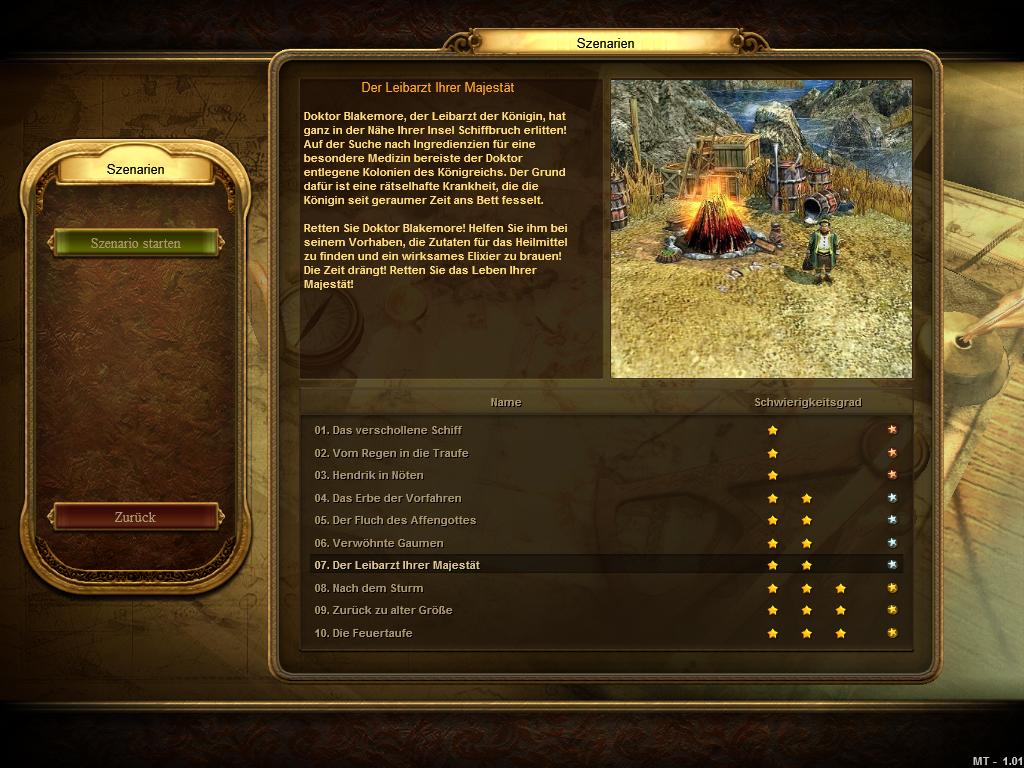Select scenario 04 Das Erbe der Vorfahren
The height and width of the screenshot is (768, 1024).
pos(388,498)
